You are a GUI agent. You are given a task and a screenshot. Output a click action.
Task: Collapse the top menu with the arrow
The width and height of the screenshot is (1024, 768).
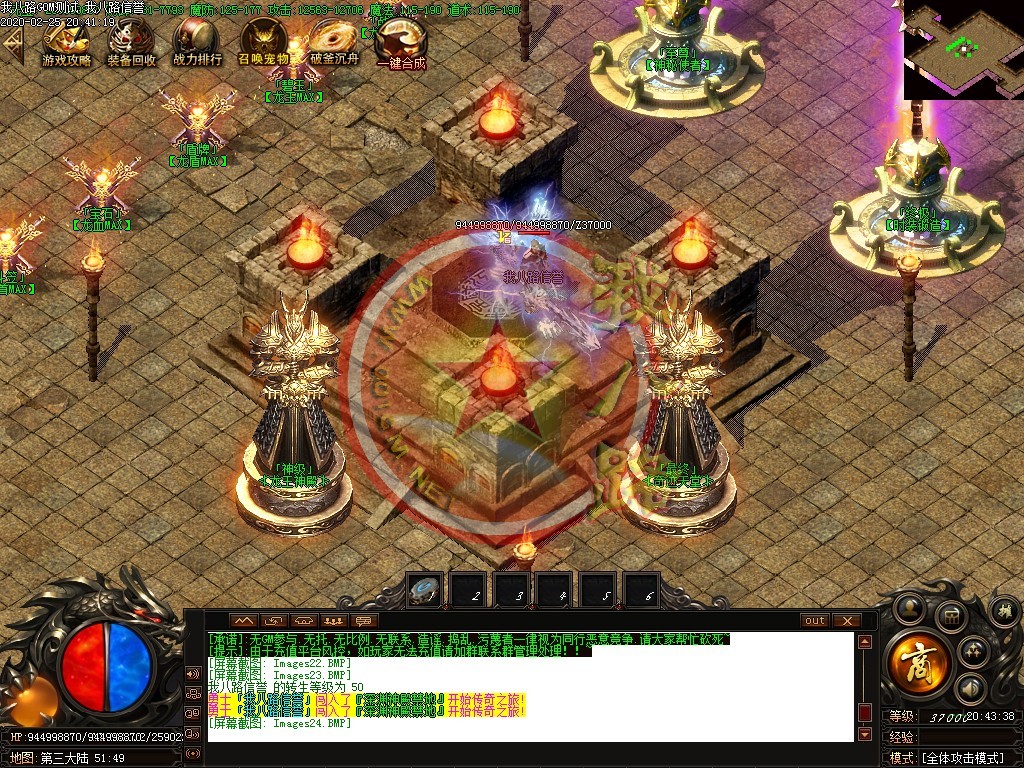click(x=13, y=44)
